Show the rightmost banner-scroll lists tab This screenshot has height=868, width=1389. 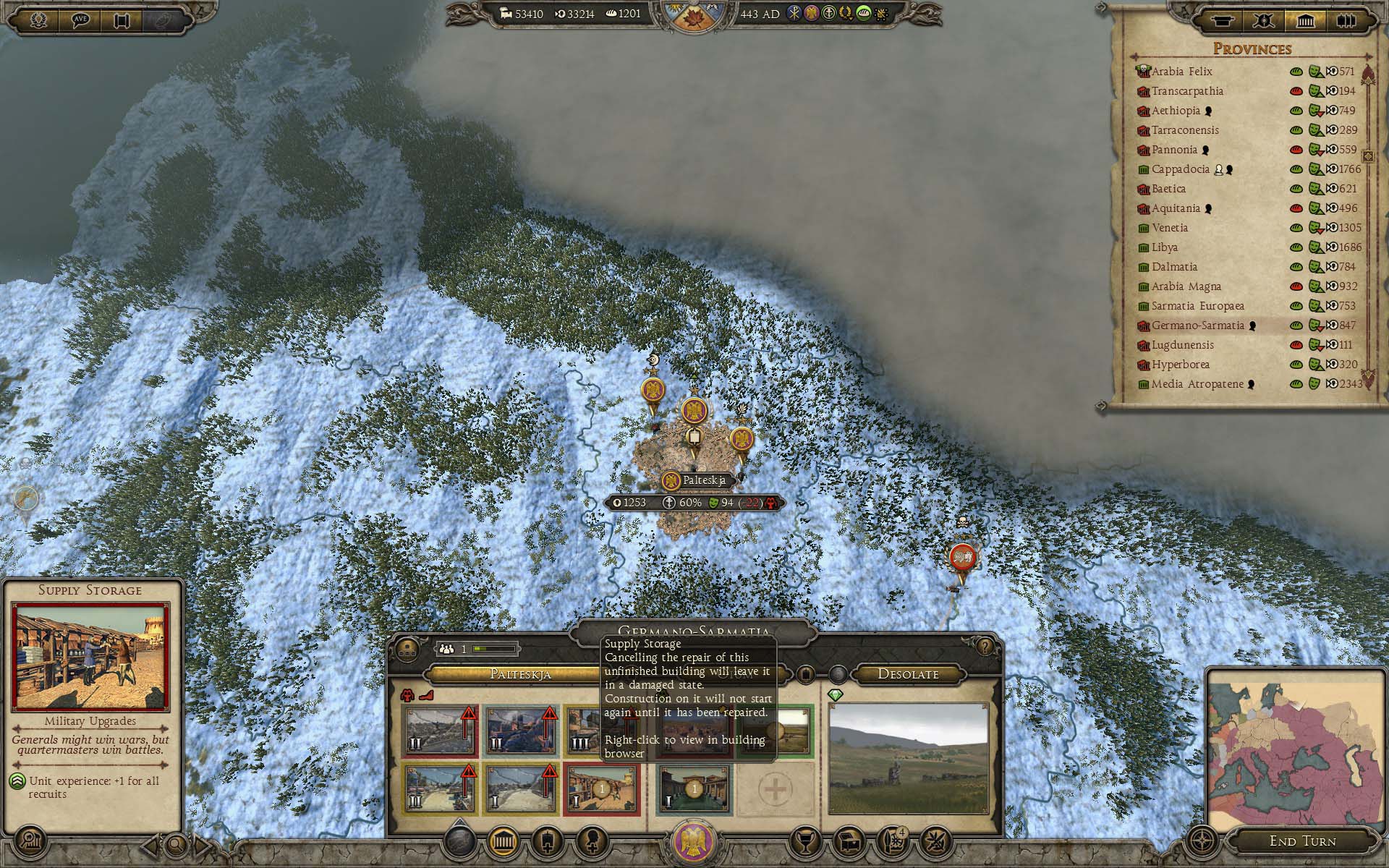point(1346,21)
